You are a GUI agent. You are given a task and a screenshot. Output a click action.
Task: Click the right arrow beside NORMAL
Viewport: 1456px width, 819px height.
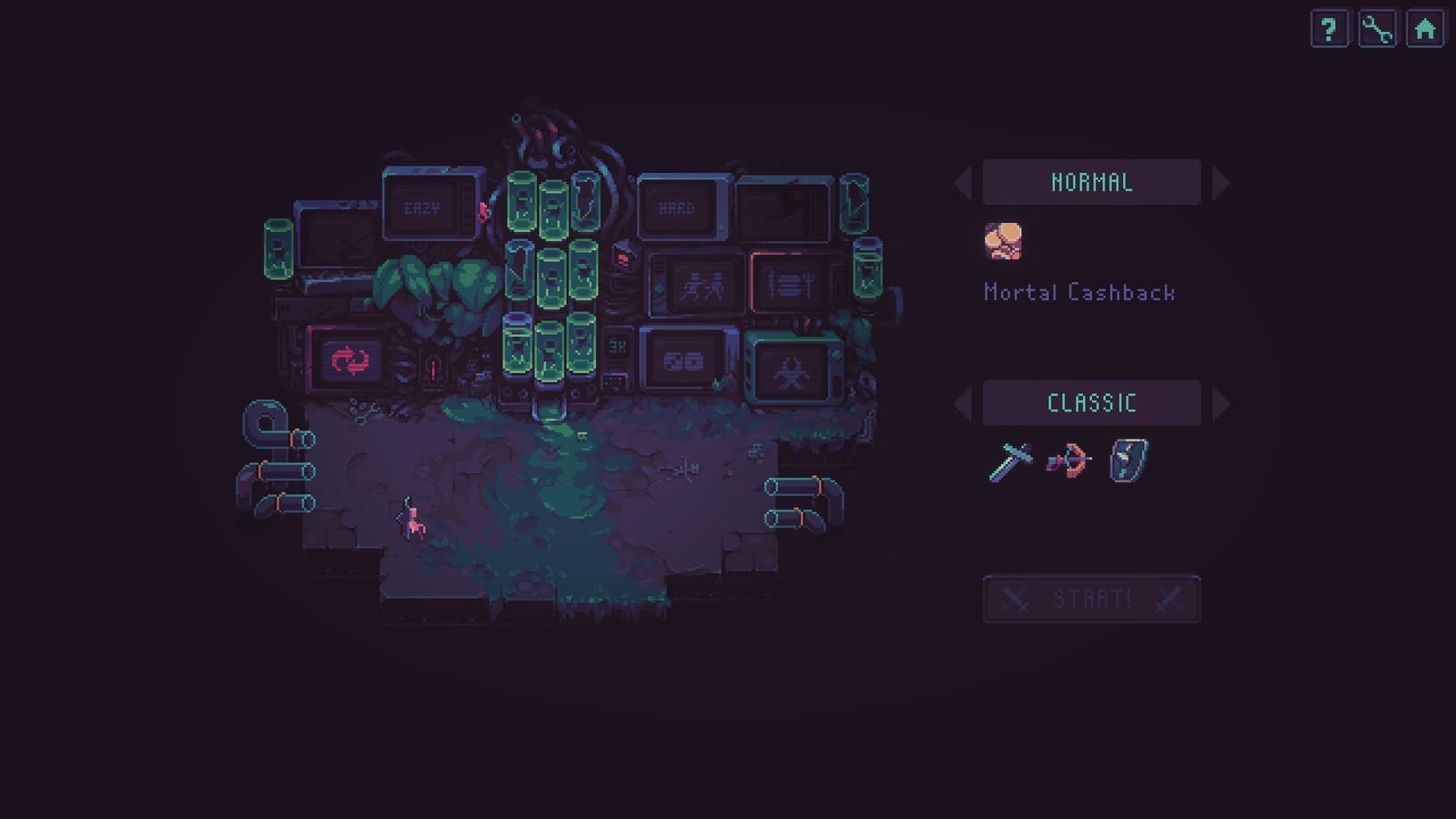point(1219,182)
